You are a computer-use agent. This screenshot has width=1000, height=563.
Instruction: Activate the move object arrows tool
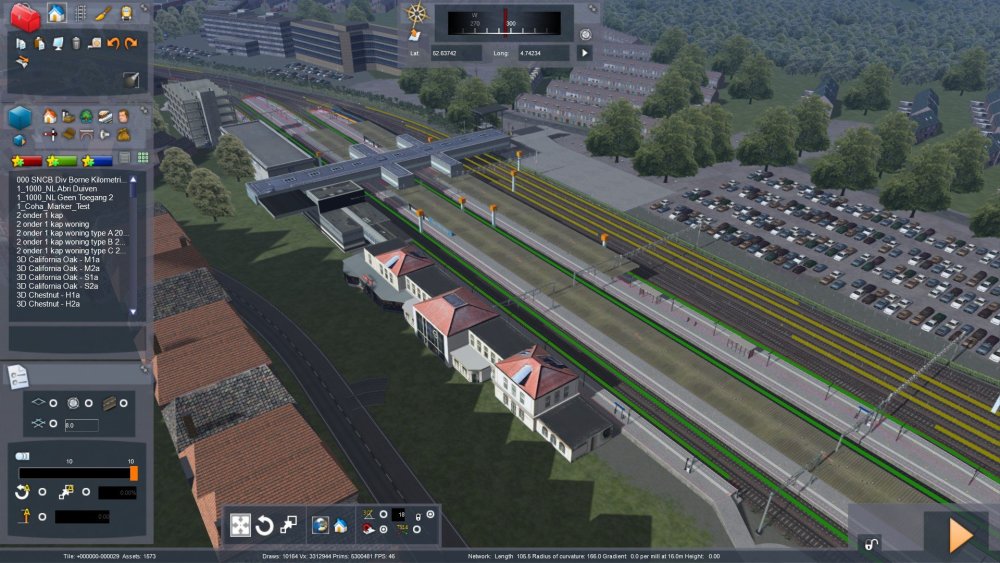click(241, 525)
